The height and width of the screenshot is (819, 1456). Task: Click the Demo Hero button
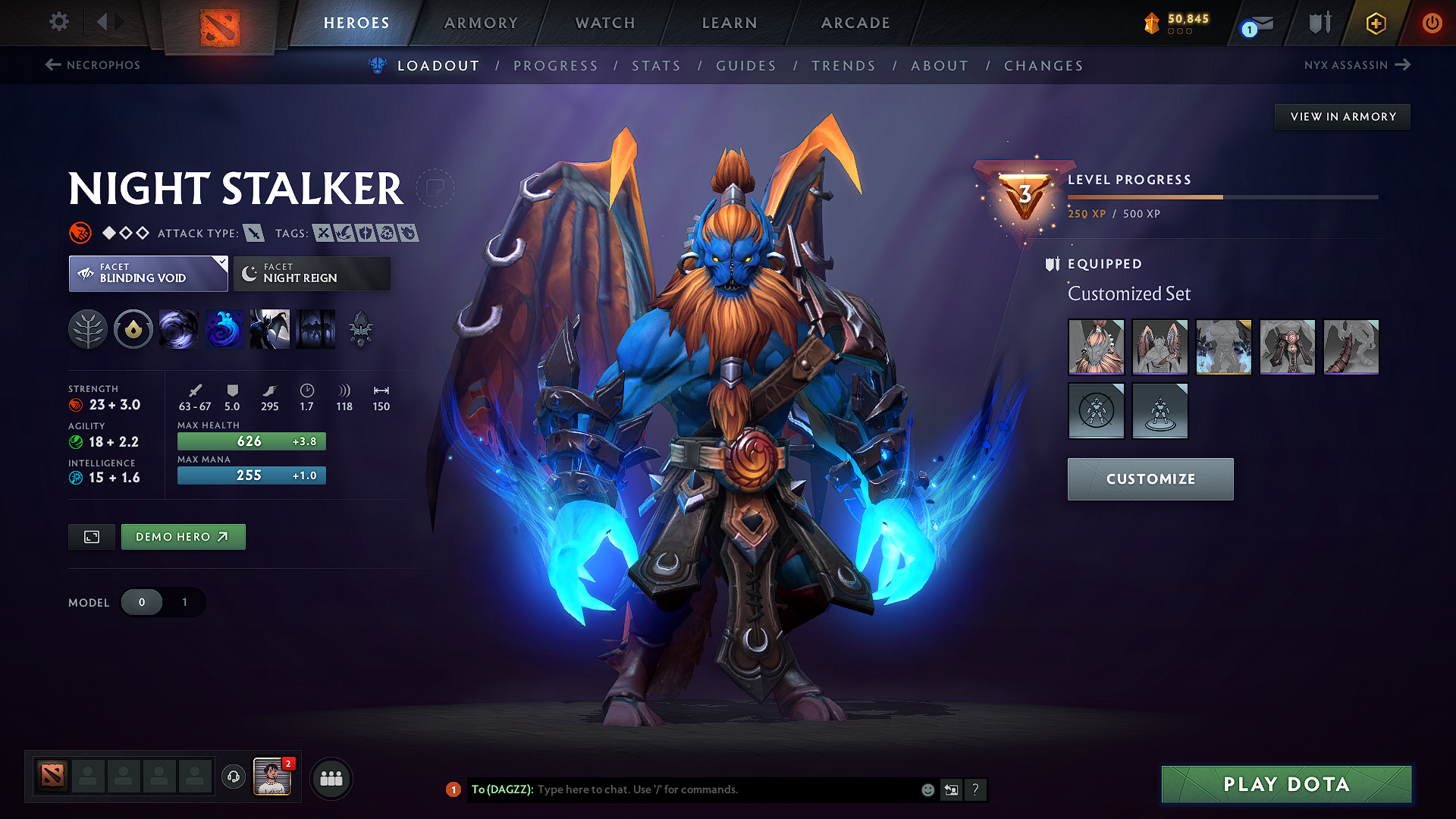183,536
